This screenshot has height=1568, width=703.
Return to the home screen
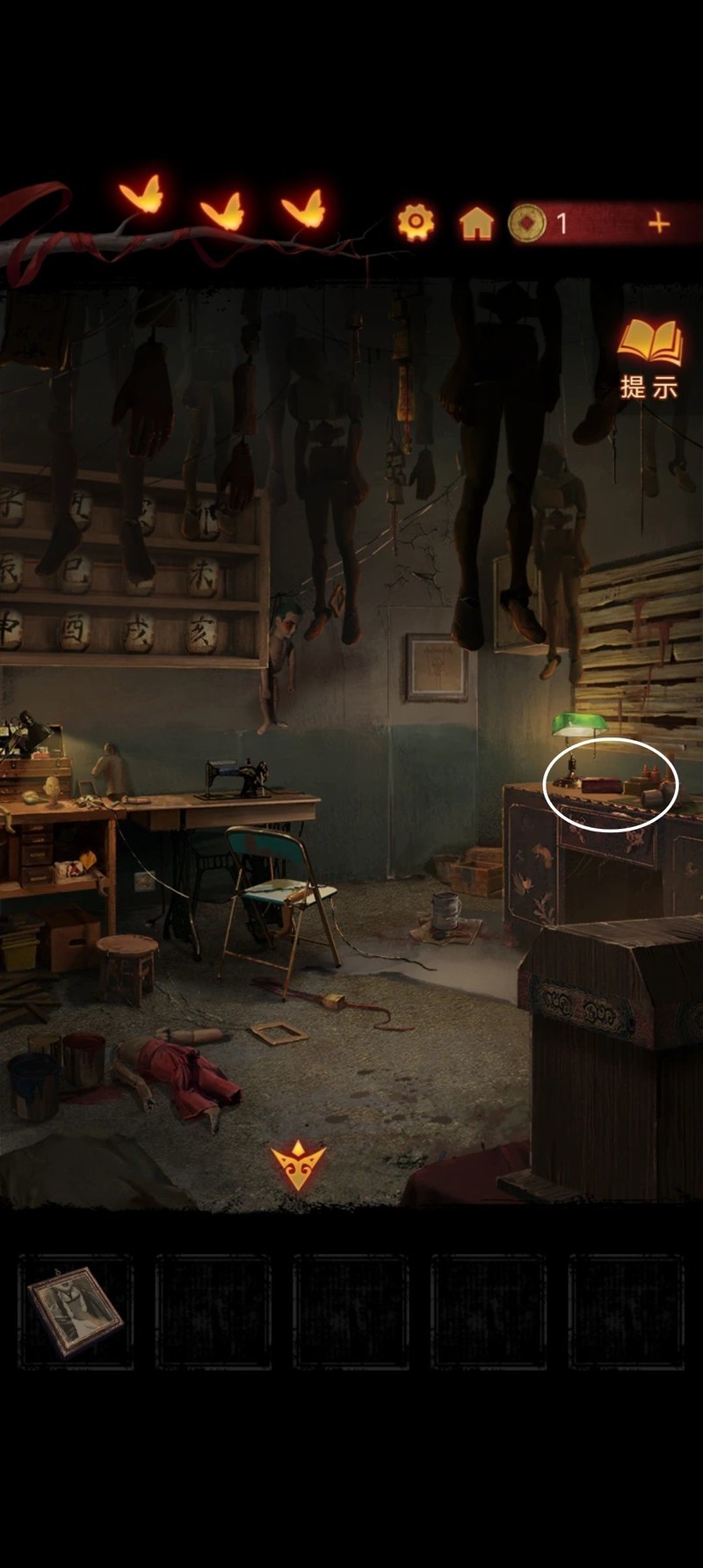click(476, 223)
